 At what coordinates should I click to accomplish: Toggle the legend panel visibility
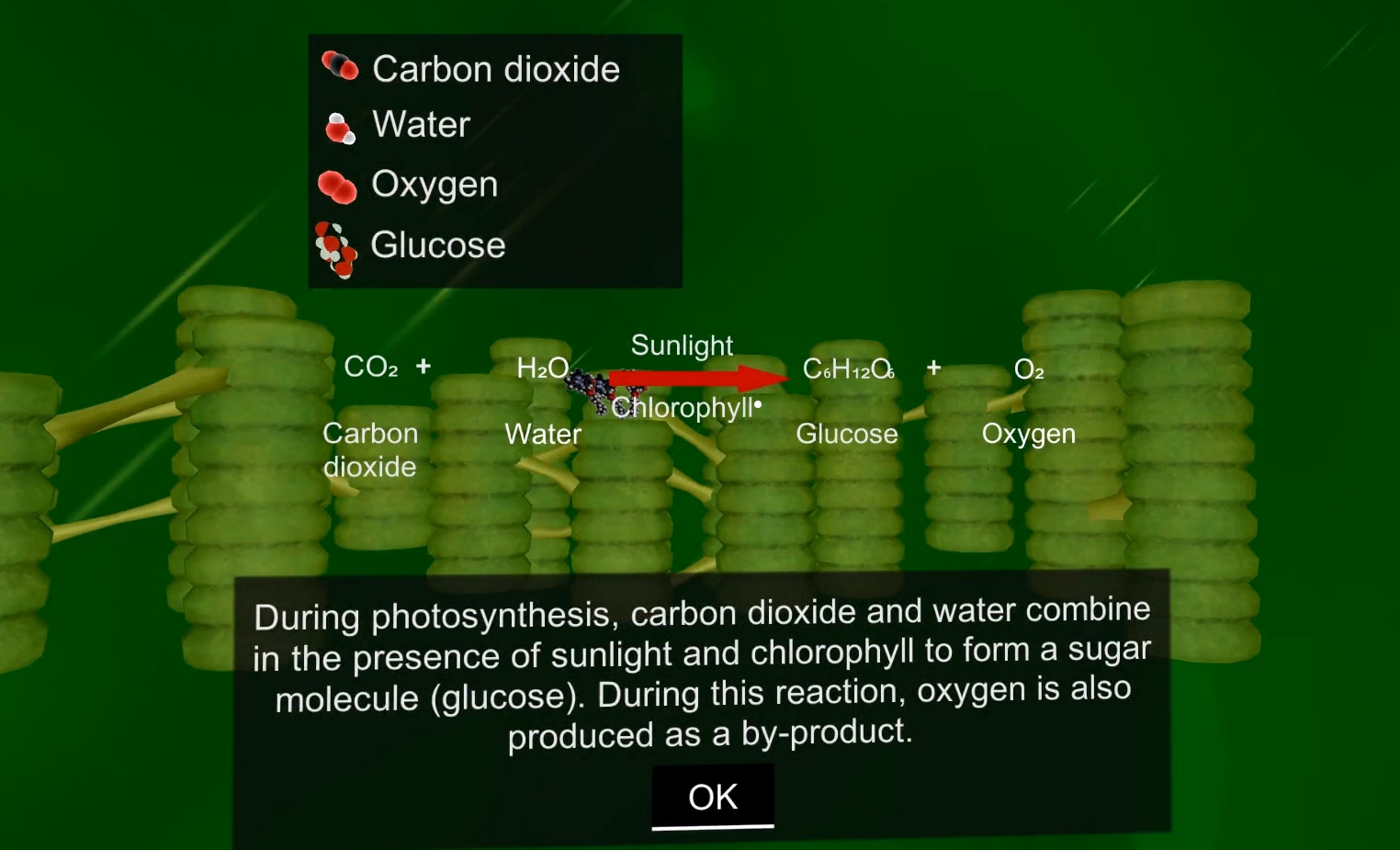click(x=495, y=162)
